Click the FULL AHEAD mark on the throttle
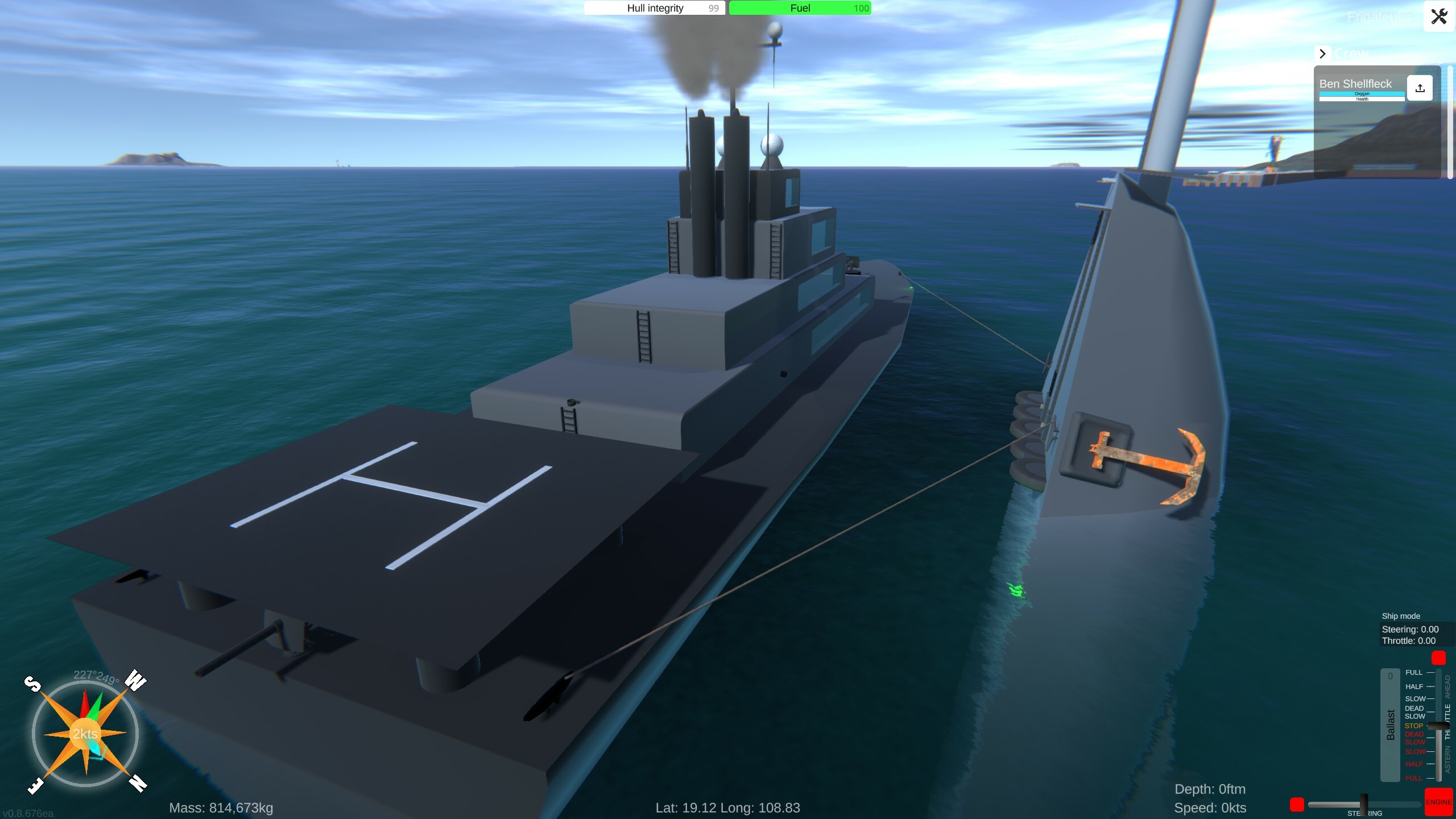The height and width of the screenshot is (819, 1456). point(1430,672)
